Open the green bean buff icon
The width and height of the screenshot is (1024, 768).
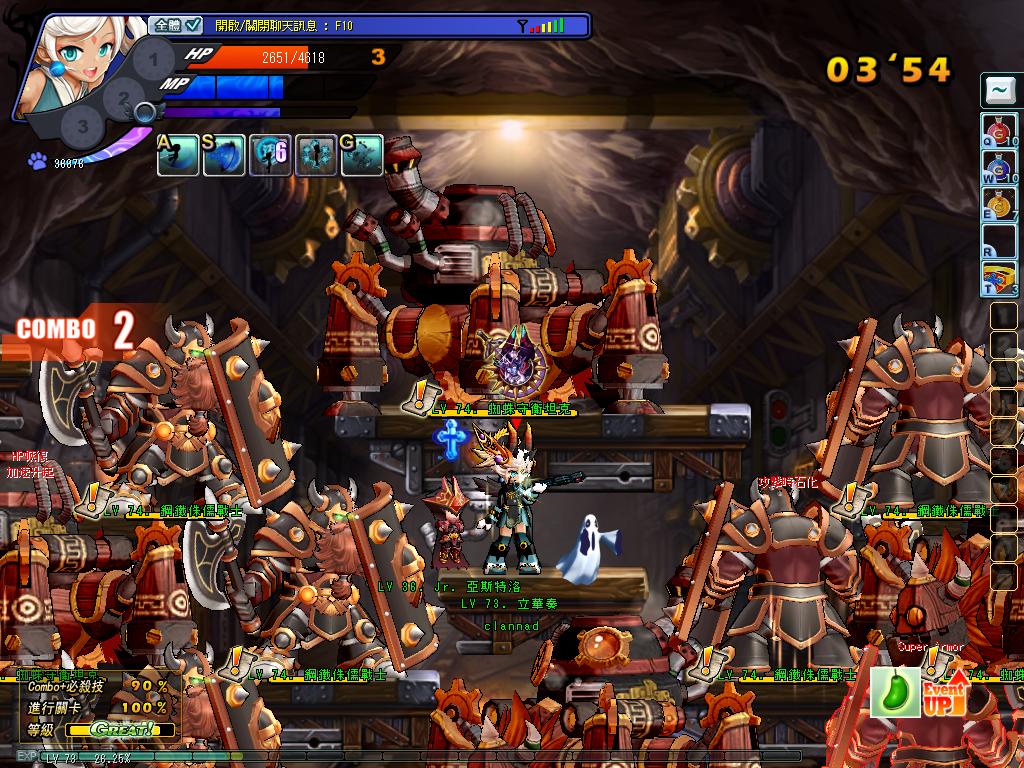pos(895,692)
